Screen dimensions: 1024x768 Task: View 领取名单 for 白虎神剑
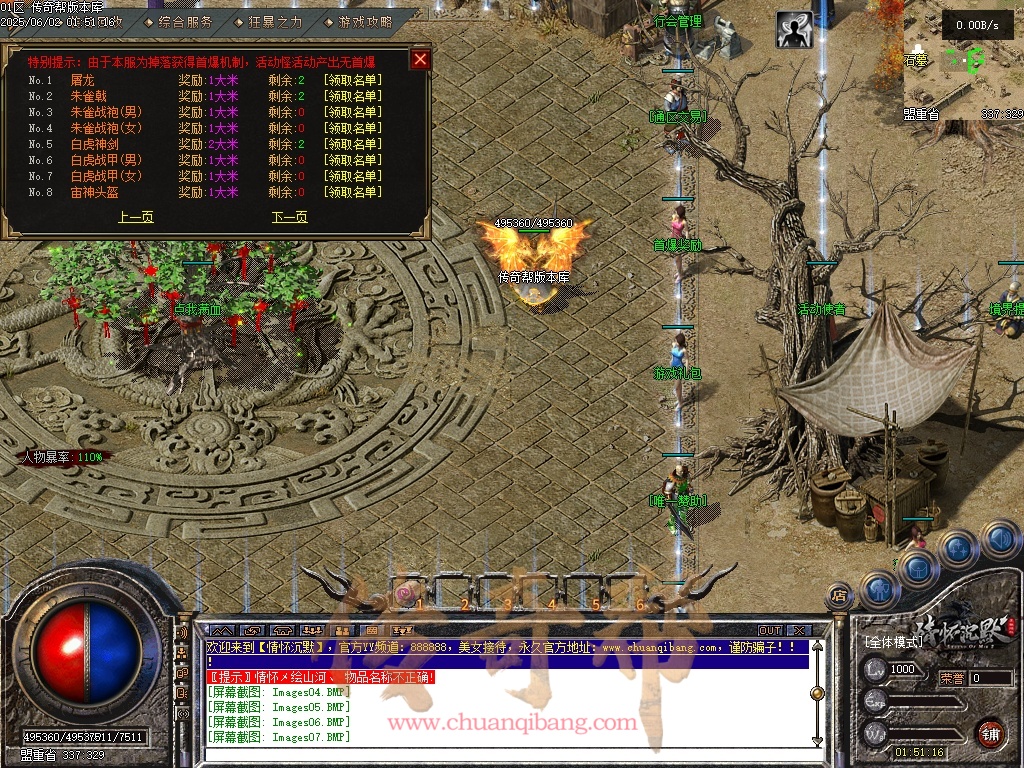352,144
